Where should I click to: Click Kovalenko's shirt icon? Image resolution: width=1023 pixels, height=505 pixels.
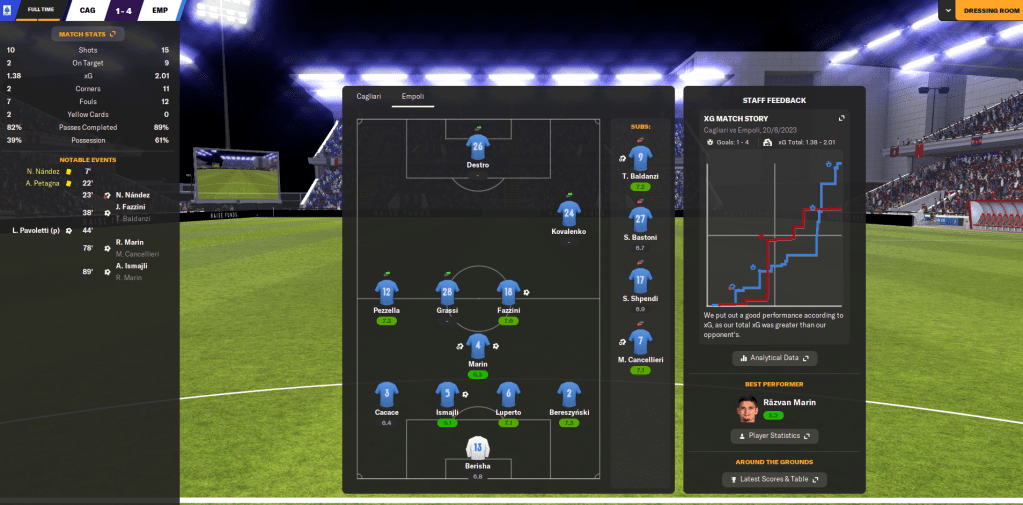[569, 213]
